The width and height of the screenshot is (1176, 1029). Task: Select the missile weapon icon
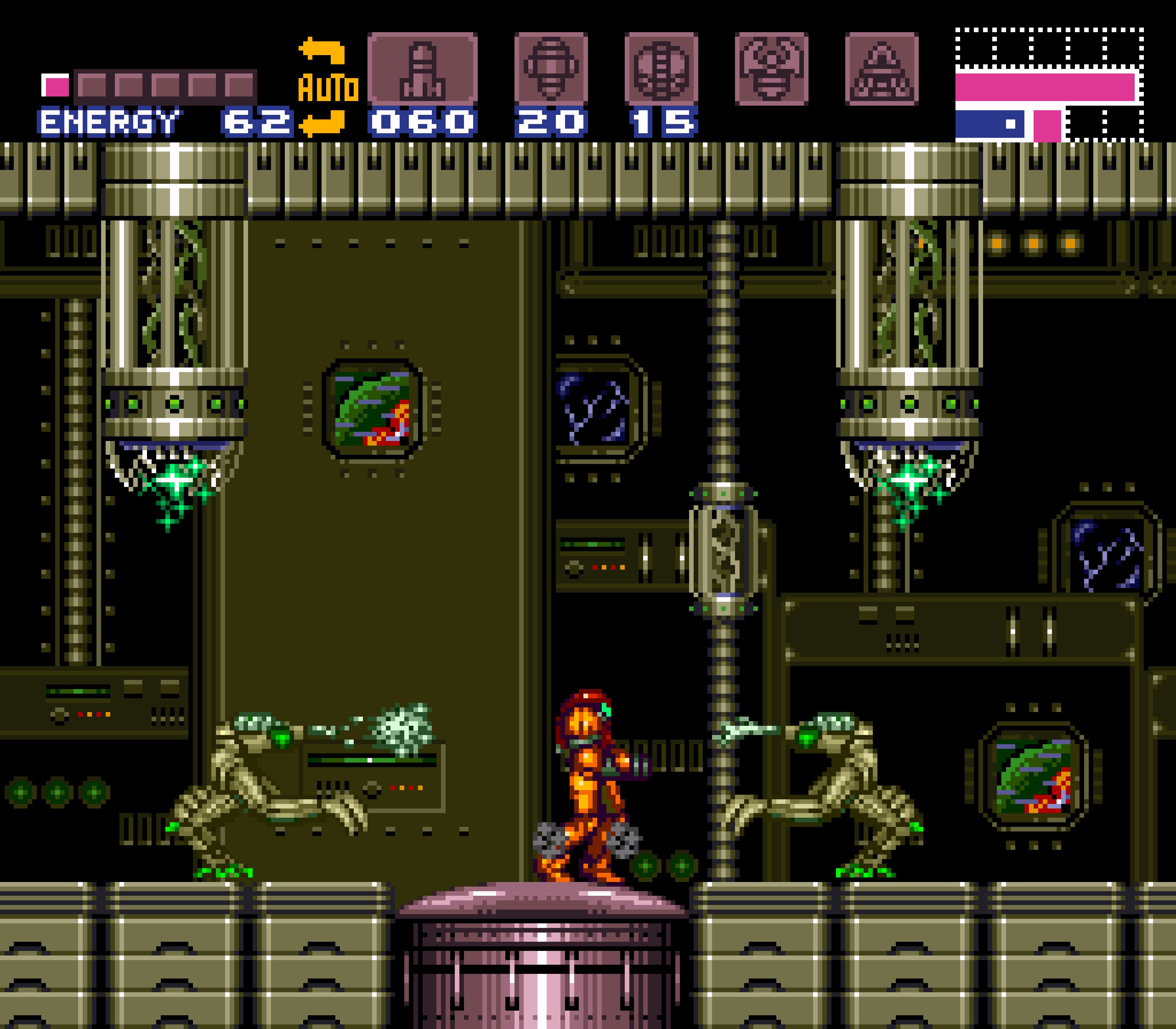click(x=422, y=69)
